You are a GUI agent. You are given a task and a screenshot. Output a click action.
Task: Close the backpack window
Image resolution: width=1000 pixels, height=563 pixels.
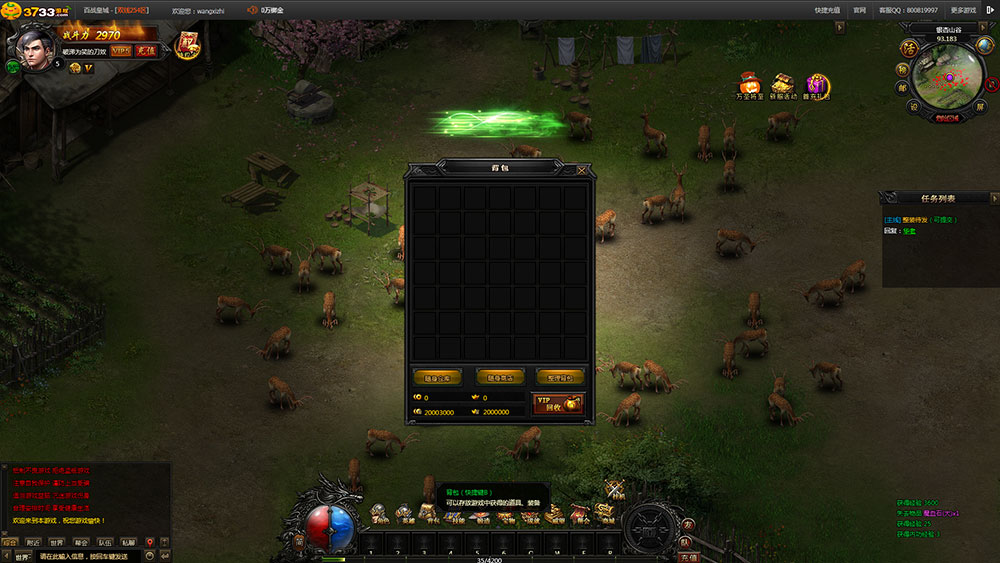point(582,170)
